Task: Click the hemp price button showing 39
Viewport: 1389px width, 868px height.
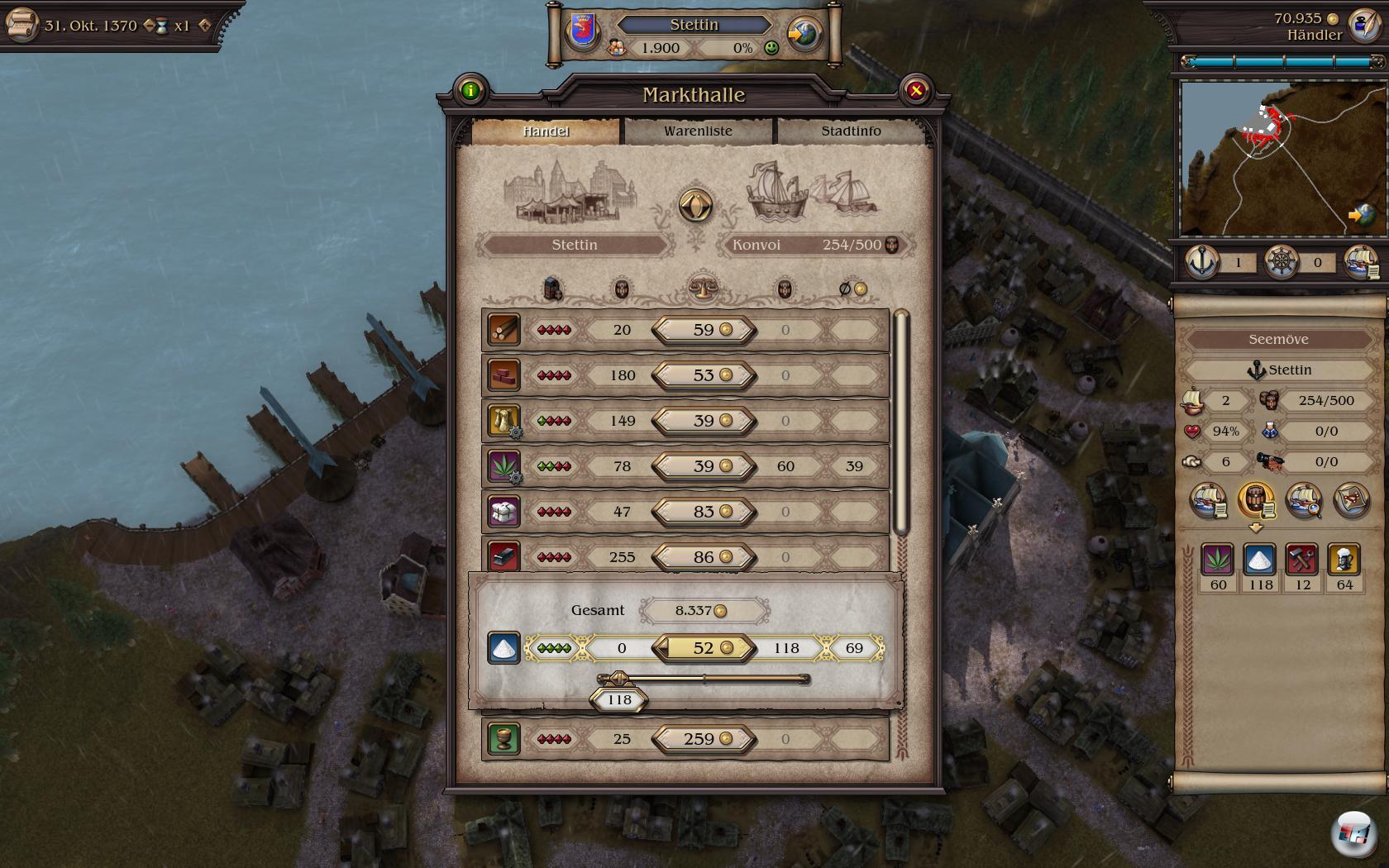Action: (704, 466)
